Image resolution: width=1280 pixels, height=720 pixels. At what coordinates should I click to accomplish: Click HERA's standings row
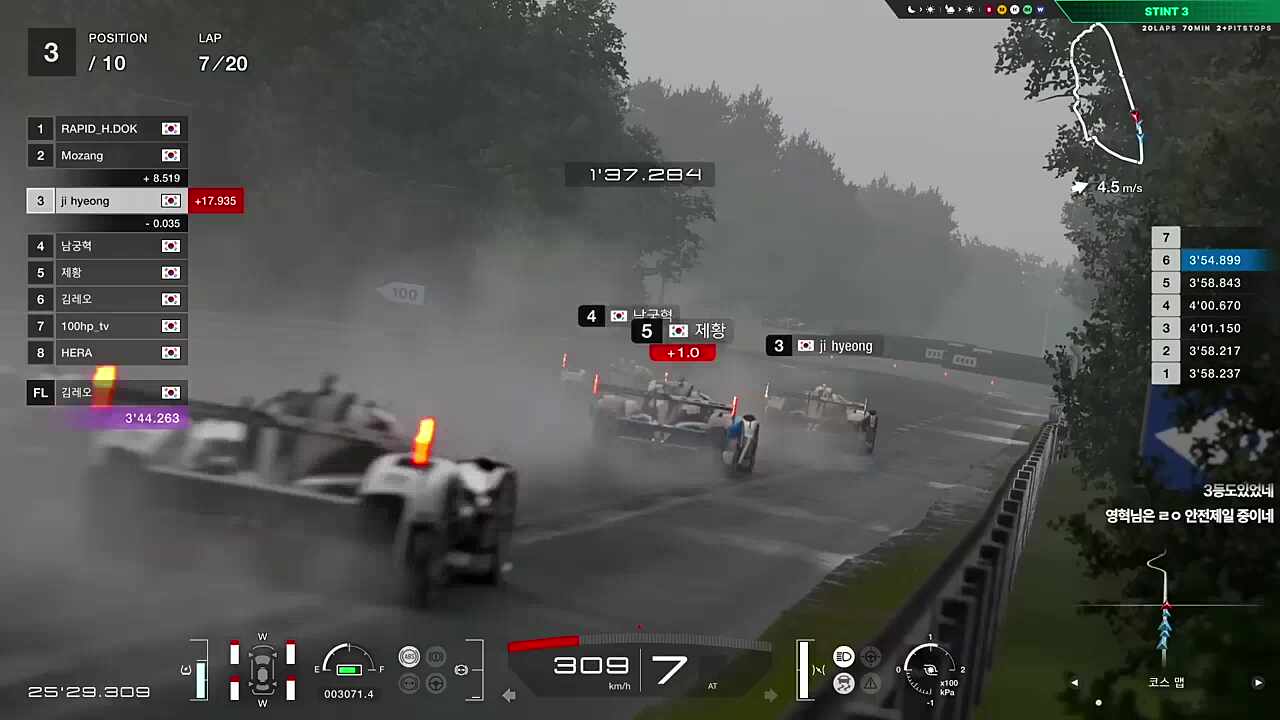point(107,353)
